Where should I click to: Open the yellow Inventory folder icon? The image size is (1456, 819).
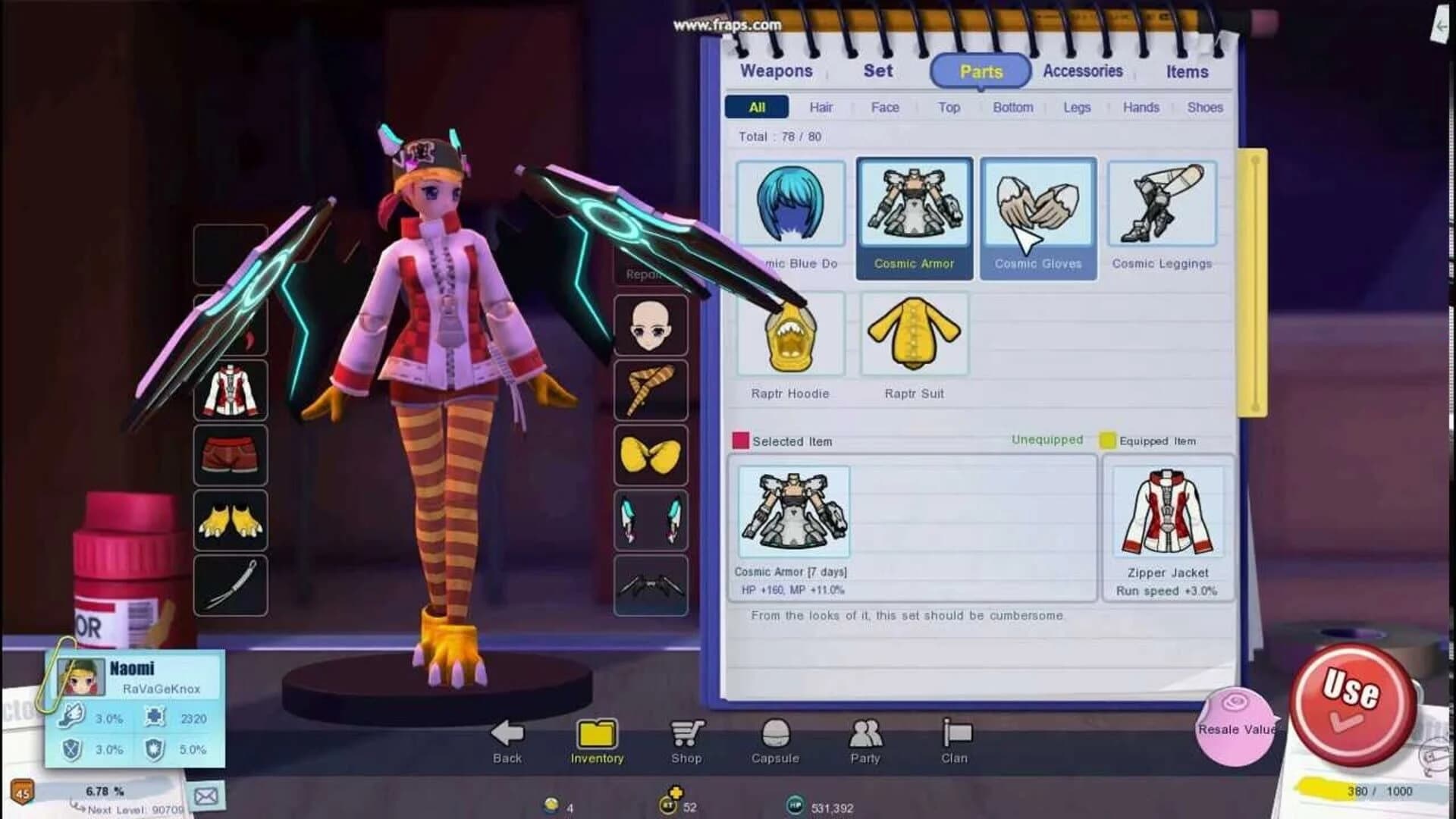(596, 732)
